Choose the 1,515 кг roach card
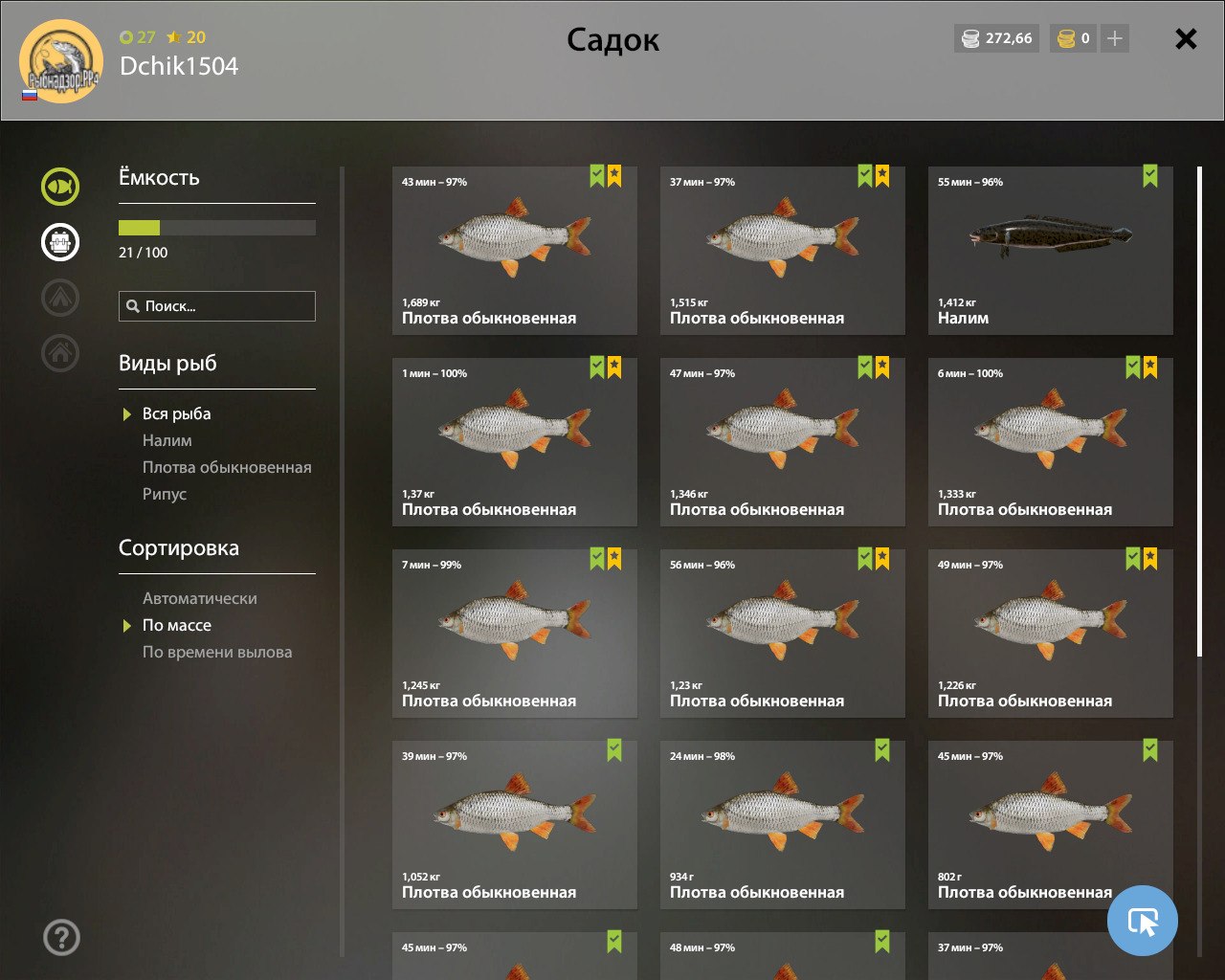Screen dimensions: 1225x980 (x=782, y=251)
